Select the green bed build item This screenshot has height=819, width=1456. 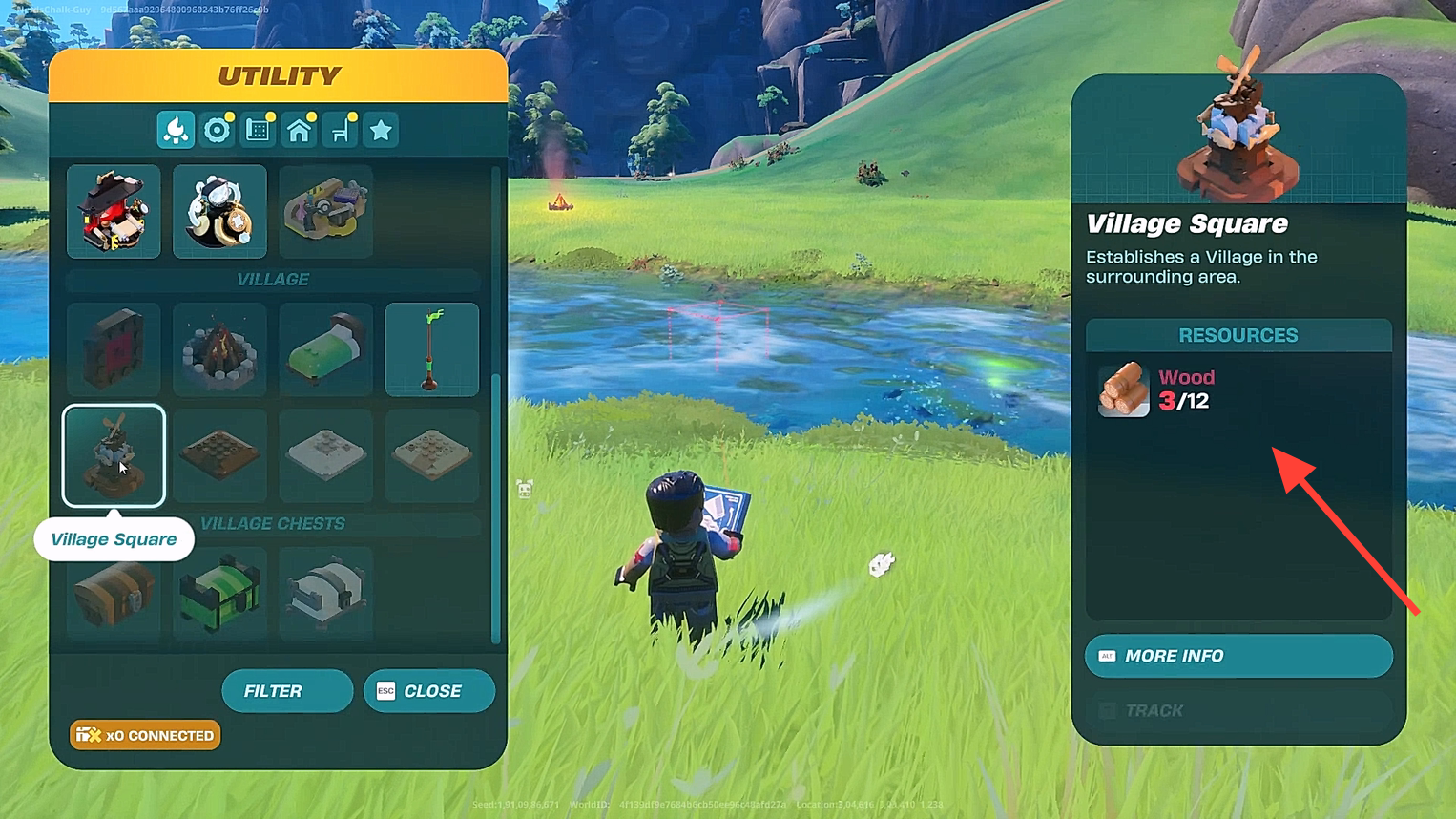pos(325,349)
